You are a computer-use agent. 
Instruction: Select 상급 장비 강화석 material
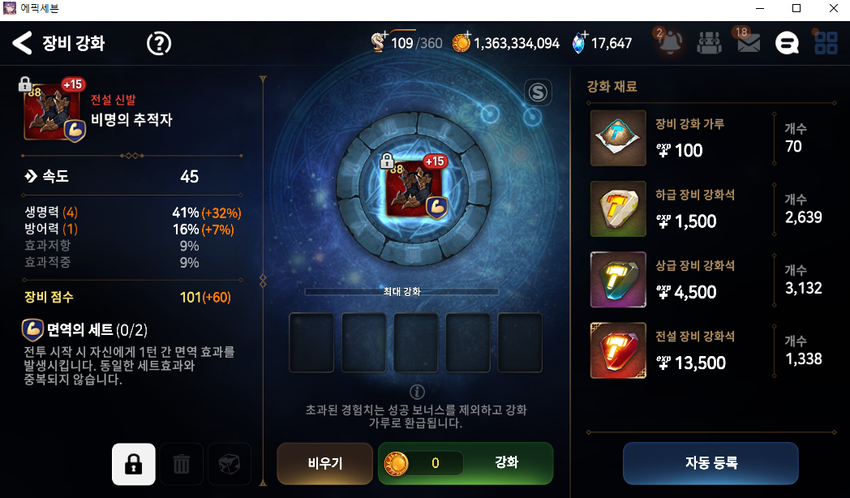(618, 278)
